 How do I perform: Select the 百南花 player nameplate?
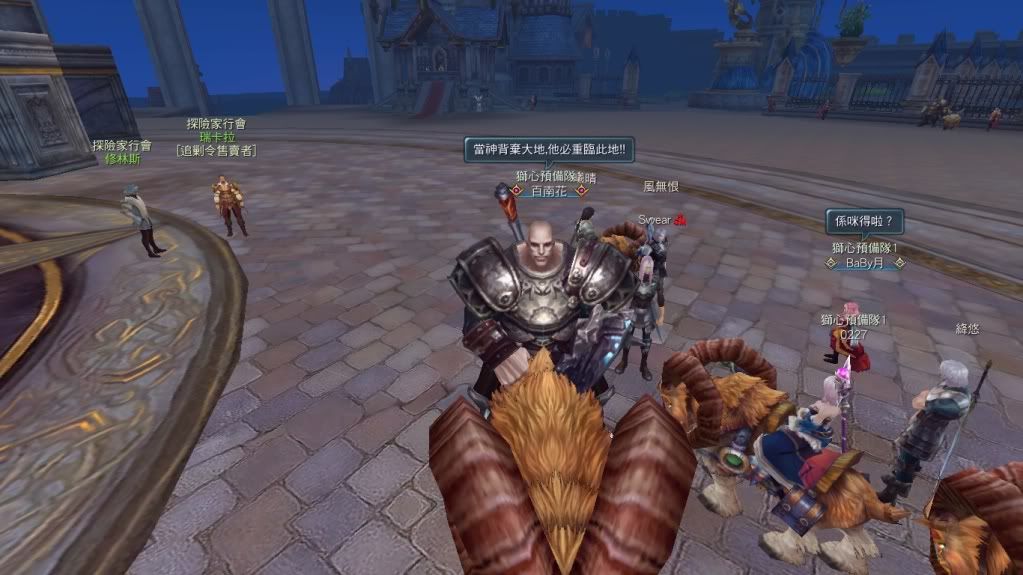coord(547,190)
